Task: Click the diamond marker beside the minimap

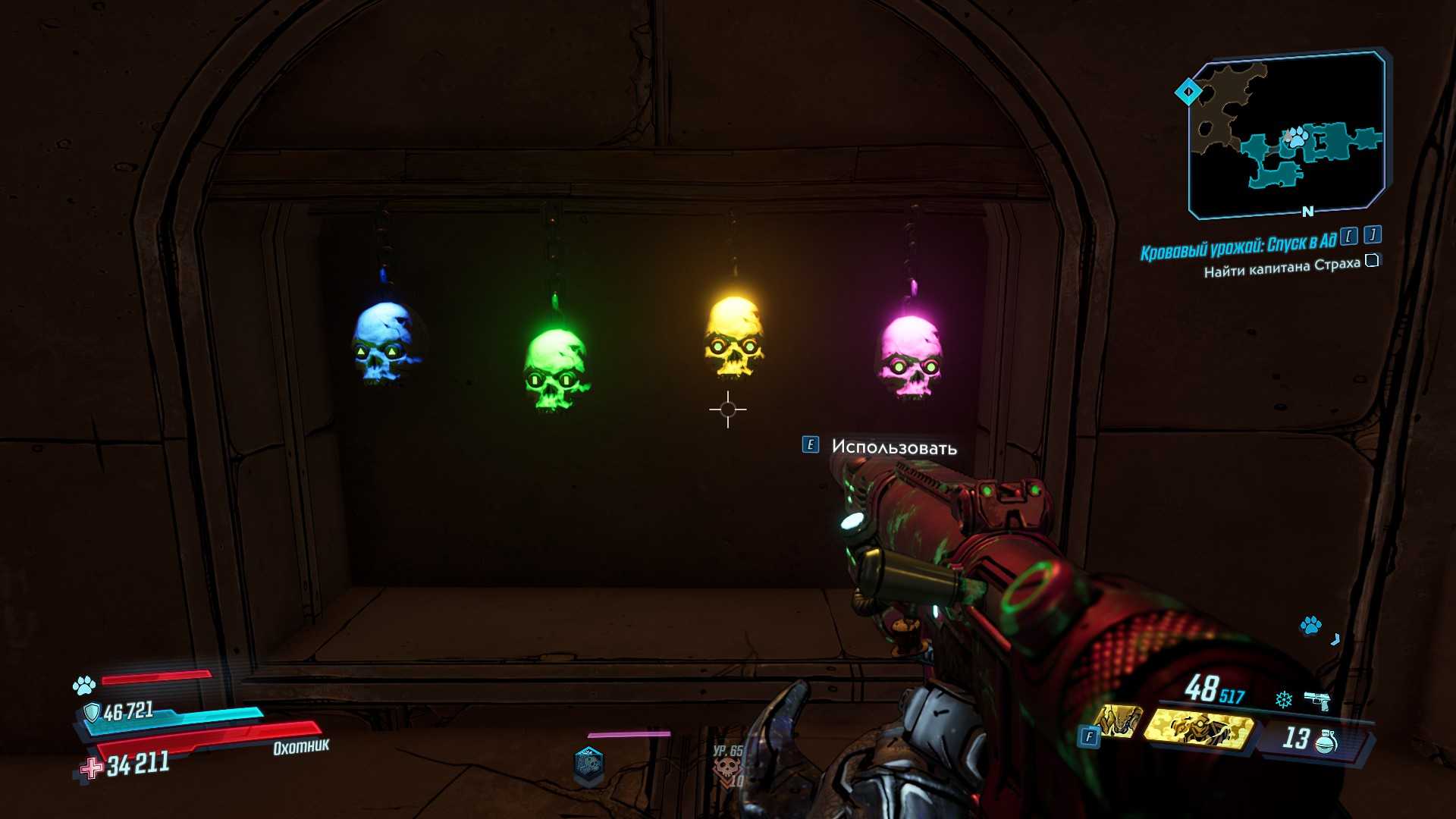Action: (1188, 93)
